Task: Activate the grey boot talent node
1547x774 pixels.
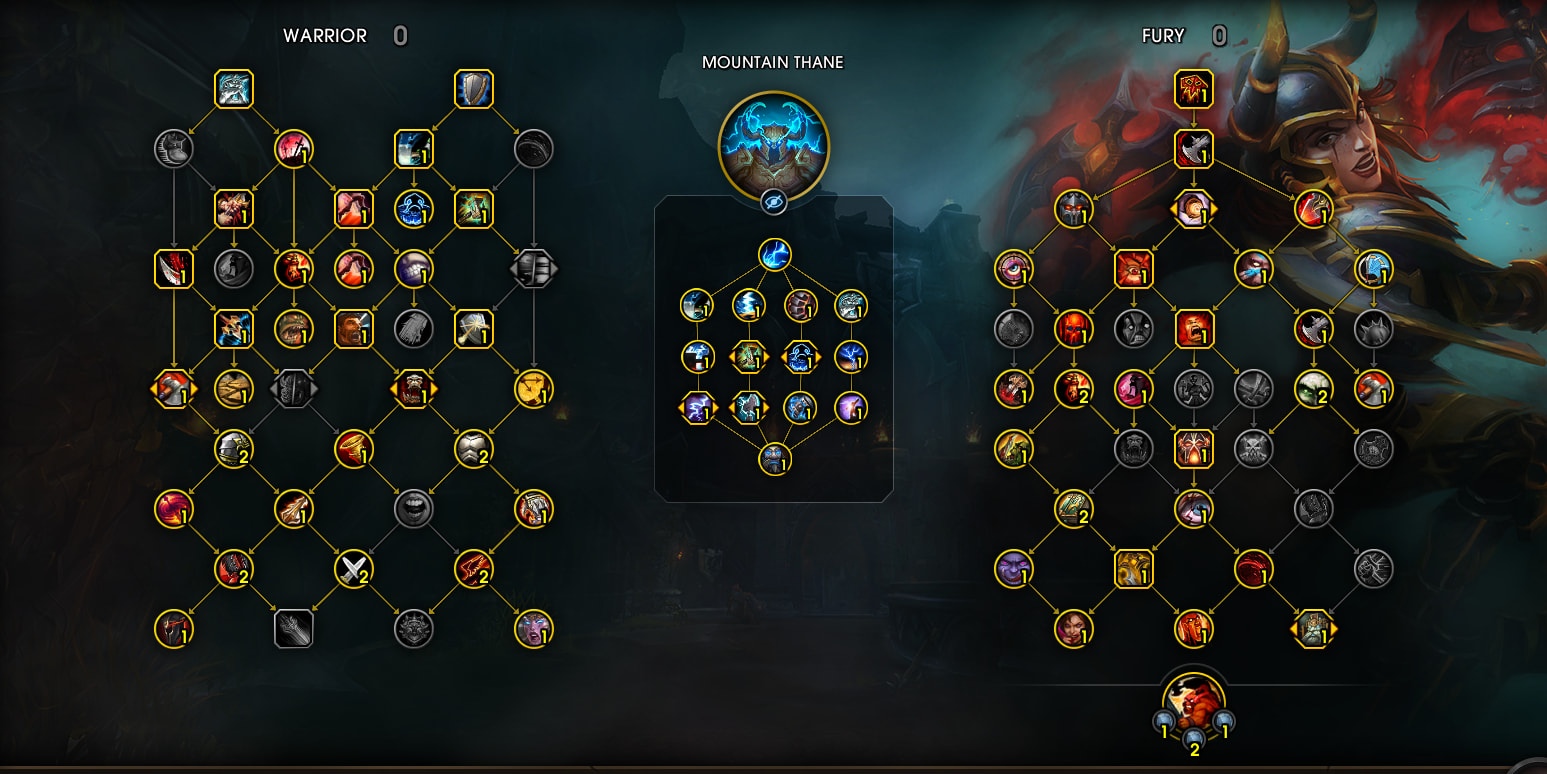Action: tap(173, 149)
